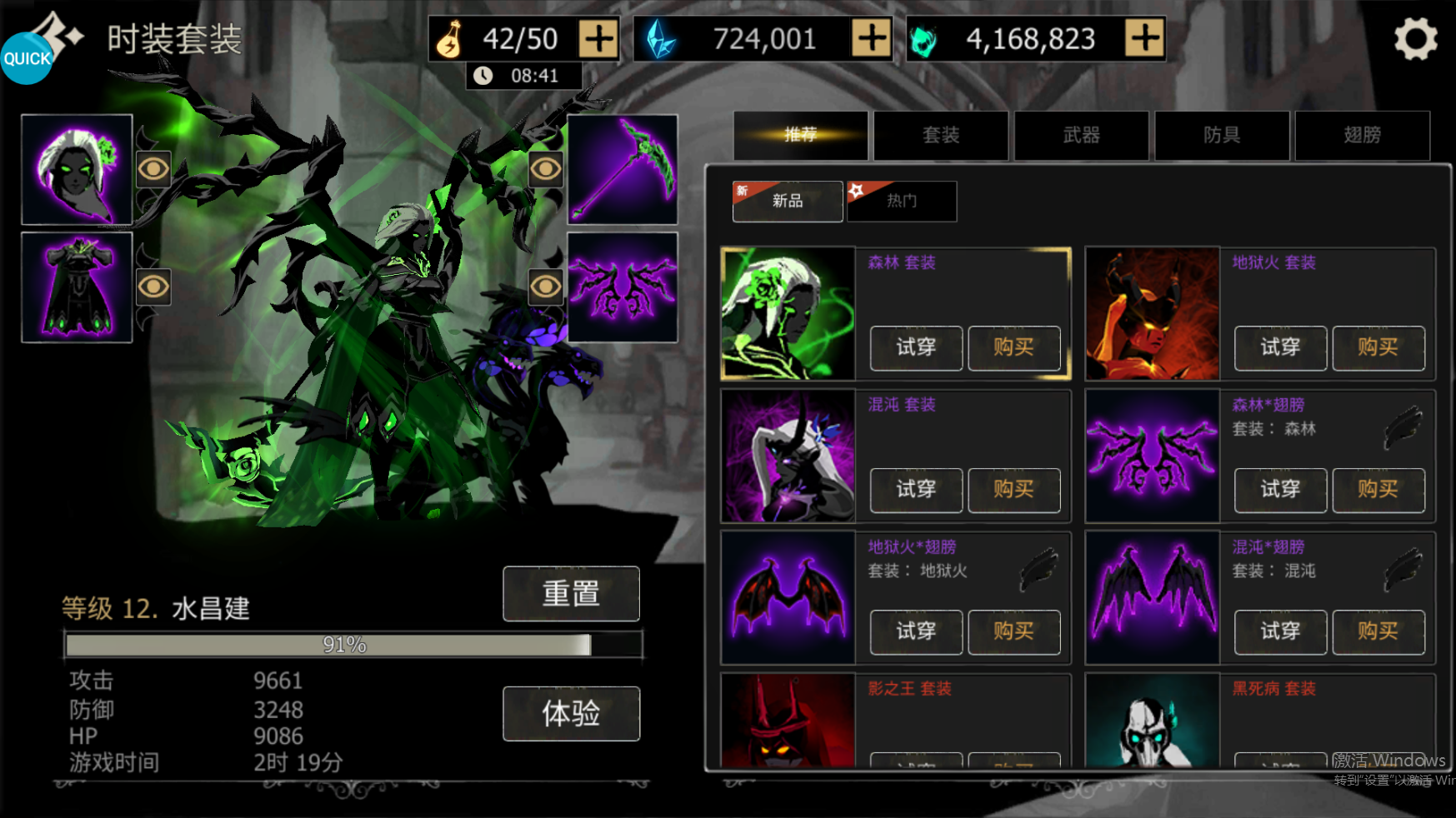
Task: Click the 重置 reset button
Action: (571, 594)
